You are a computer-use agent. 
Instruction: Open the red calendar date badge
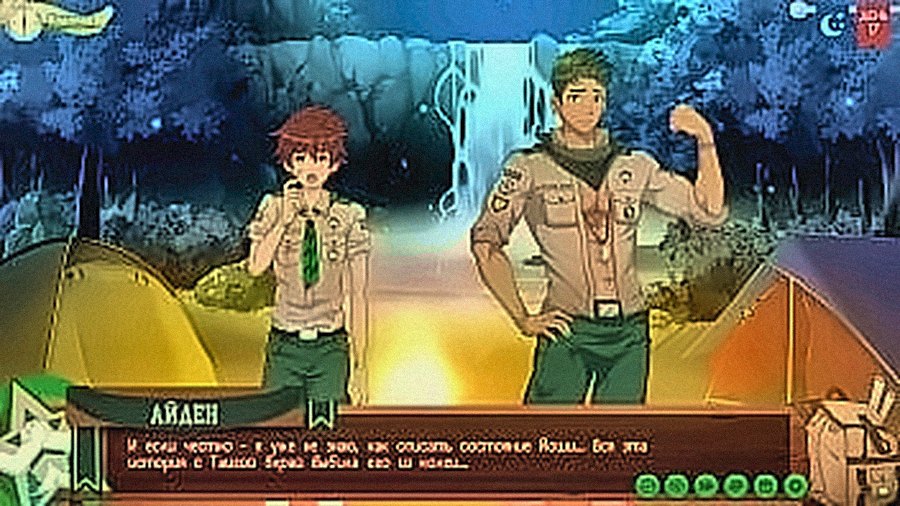click(x=874, y=24)
